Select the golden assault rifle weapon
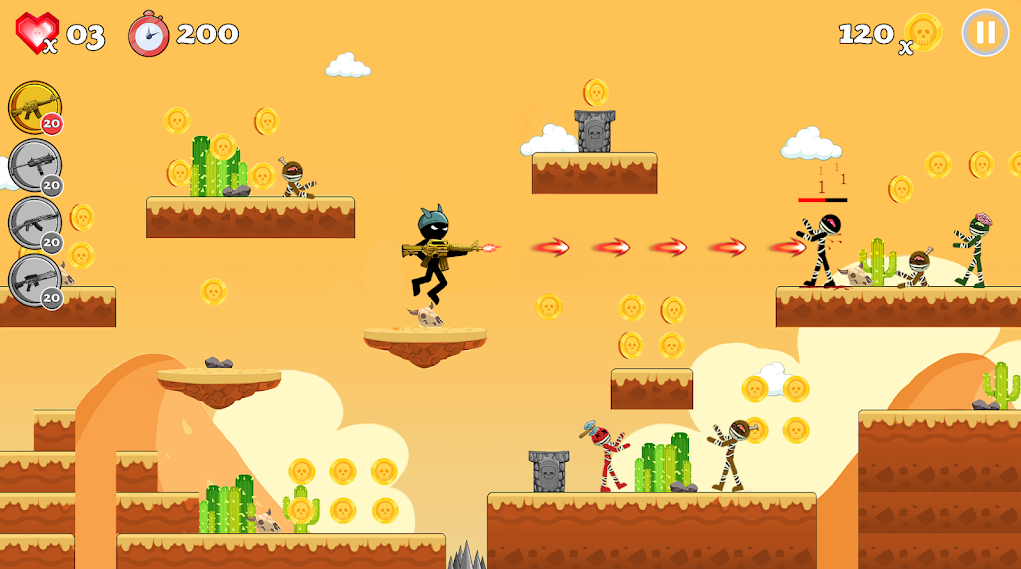1021x569 pixels. click(x=35, y=107)
